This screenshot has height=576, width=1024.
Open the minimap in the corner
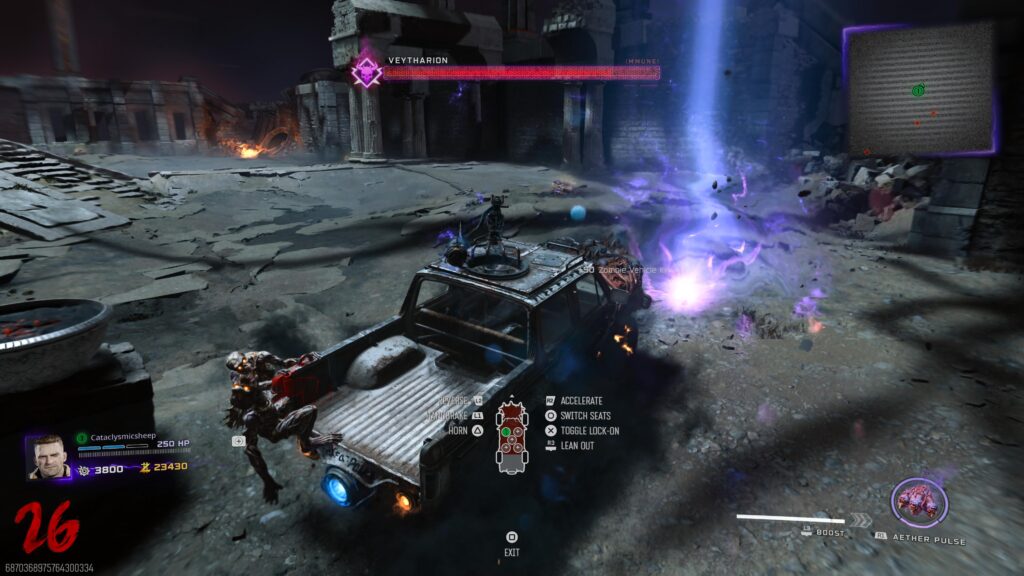tap(920, 88)
